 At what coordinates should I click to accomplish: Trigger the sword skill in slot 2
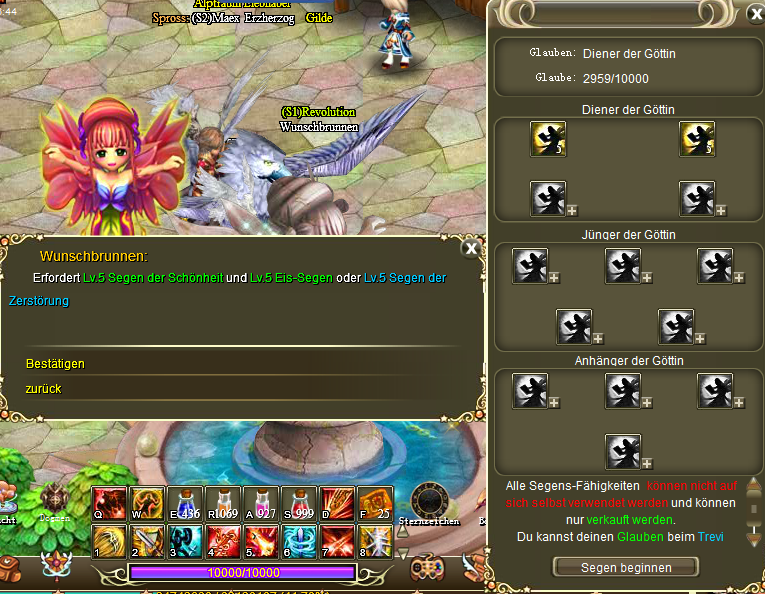point(146,540)
